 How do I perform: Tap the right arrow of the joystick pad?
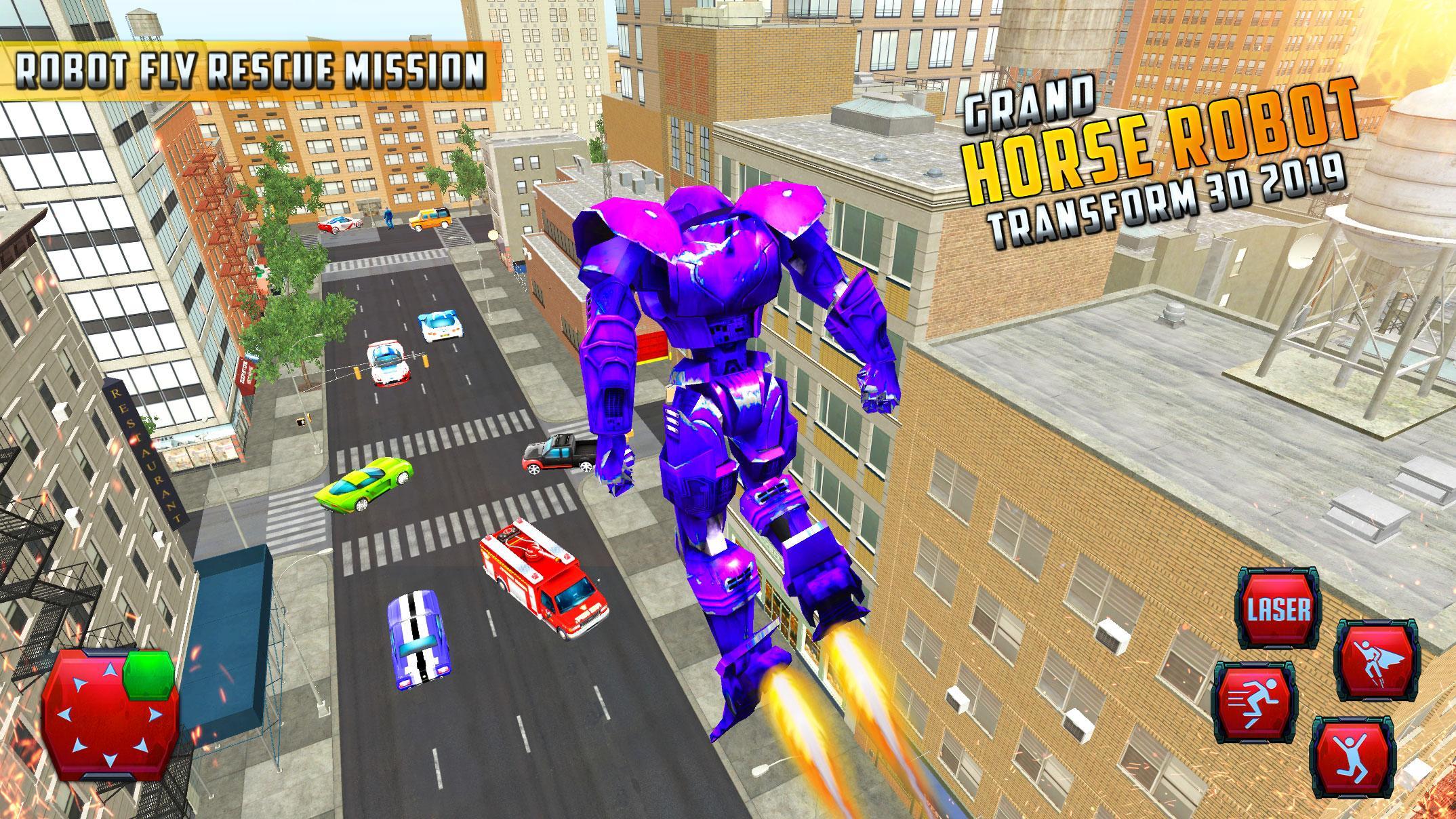click(x=155, y=714)
